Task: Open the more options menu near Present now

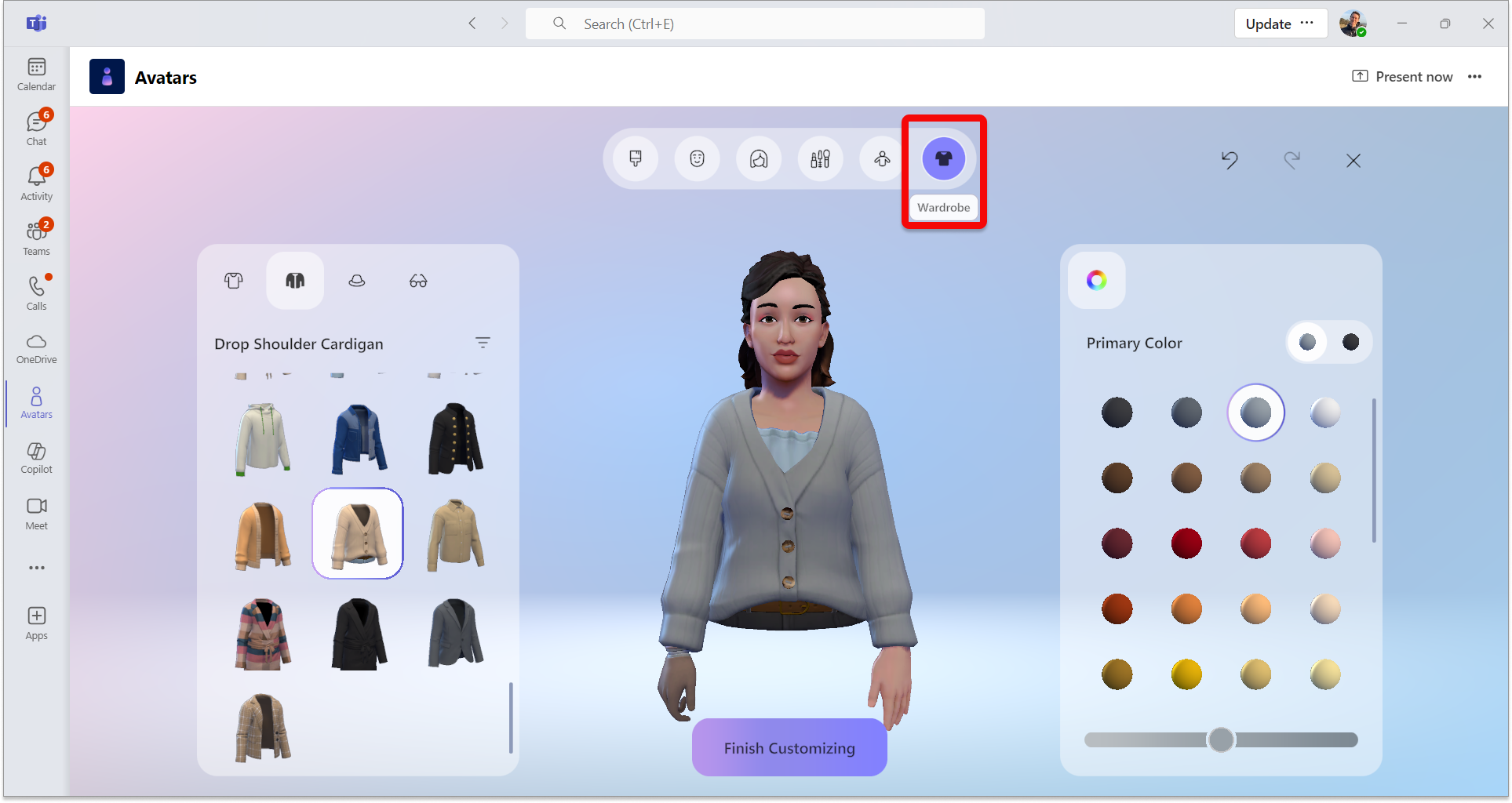Action: (1475, 76)
